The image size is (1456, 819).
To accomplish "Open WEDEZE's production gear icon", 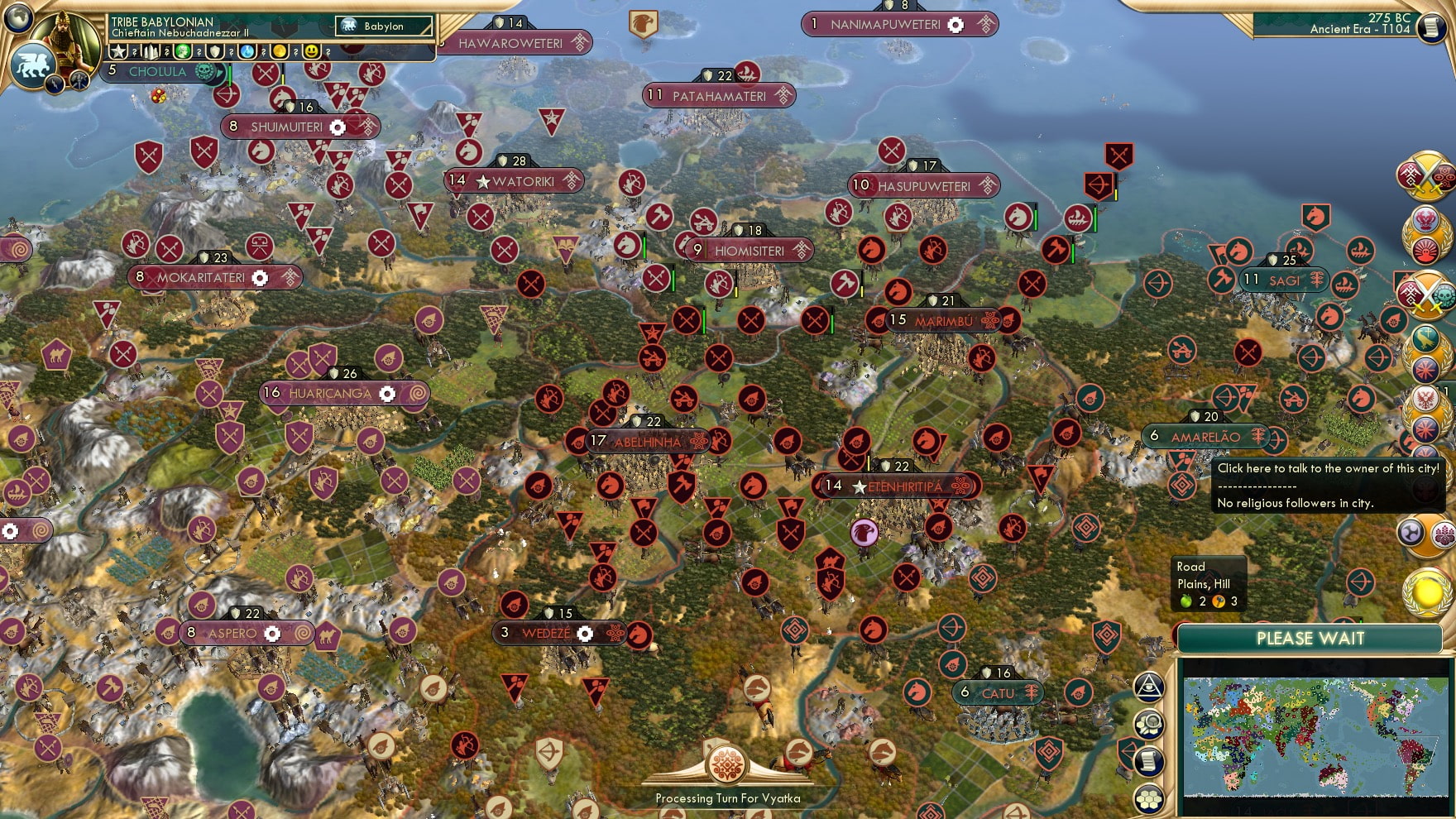I will pyautogui.click(x=586, y=633).
